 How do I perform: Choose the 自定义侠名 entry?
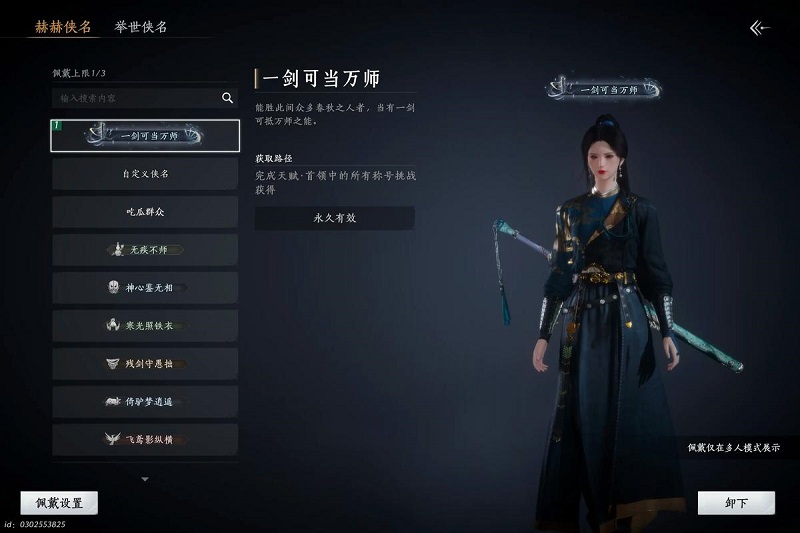pyautogui.click(x=145, y=174)
